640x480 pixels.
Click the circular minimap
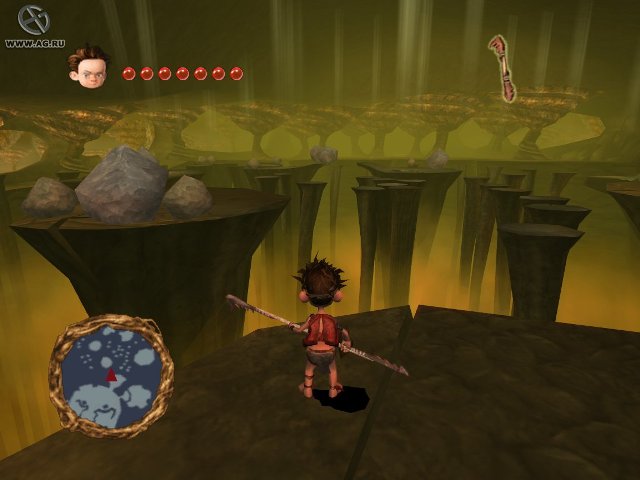pos(110,375)
